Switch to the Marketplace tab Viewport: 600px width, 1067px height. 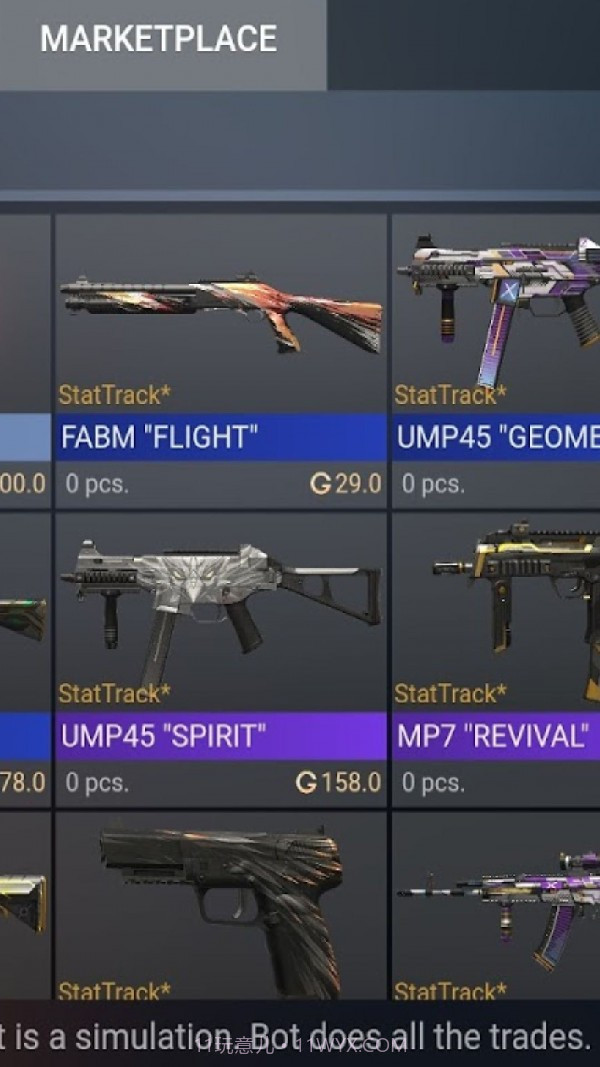tap(160, 40)
